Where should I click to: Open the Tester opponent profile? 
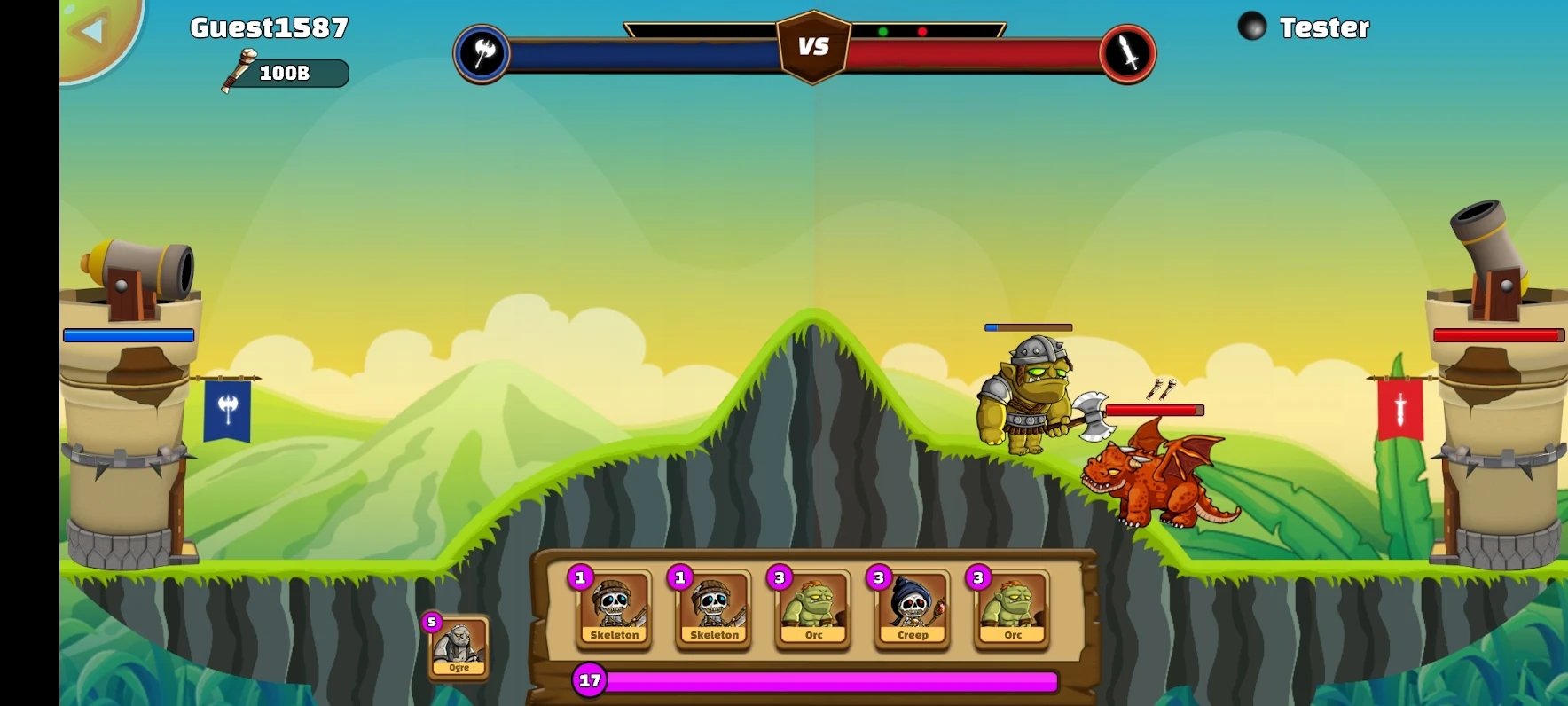[1324, 27]
